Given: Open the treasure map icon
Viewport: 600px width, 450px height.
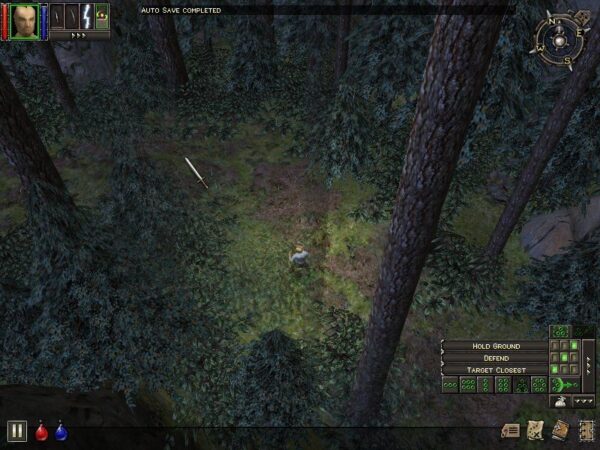Looking at the screenshot, I should click(x=535, y=430).
